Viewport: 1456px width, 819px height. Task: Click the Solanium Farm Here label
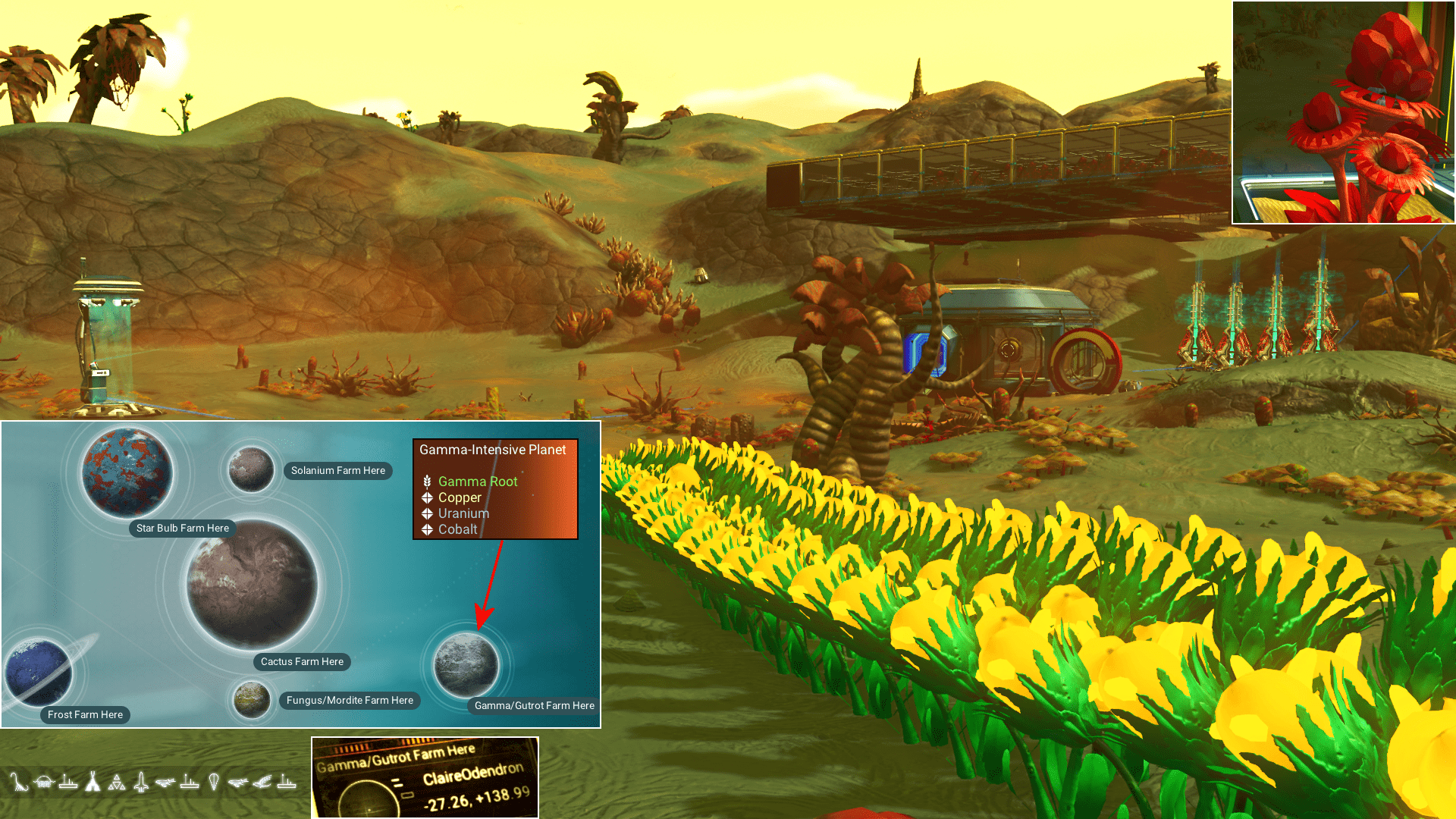coord(337,470)
